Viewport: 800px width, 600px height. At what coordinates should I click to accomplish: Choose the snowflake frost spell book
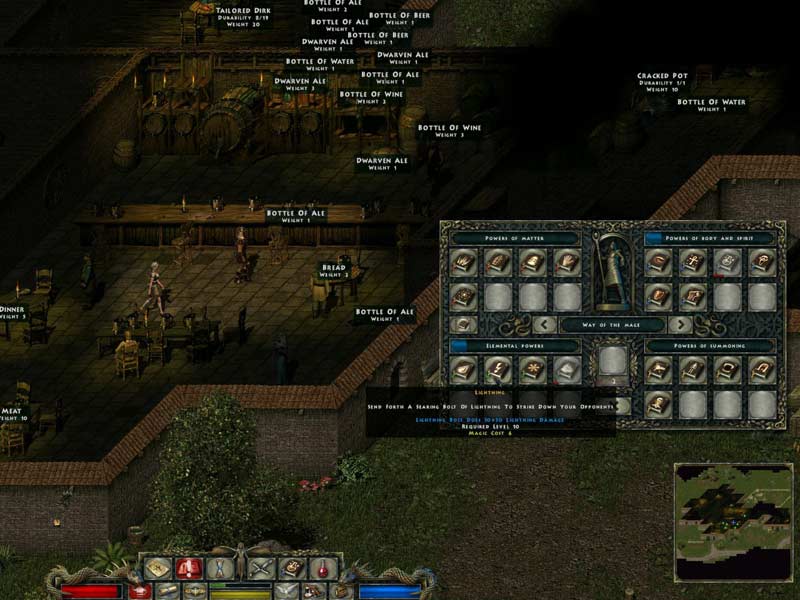pyautogui.click(x=533, y=371)
